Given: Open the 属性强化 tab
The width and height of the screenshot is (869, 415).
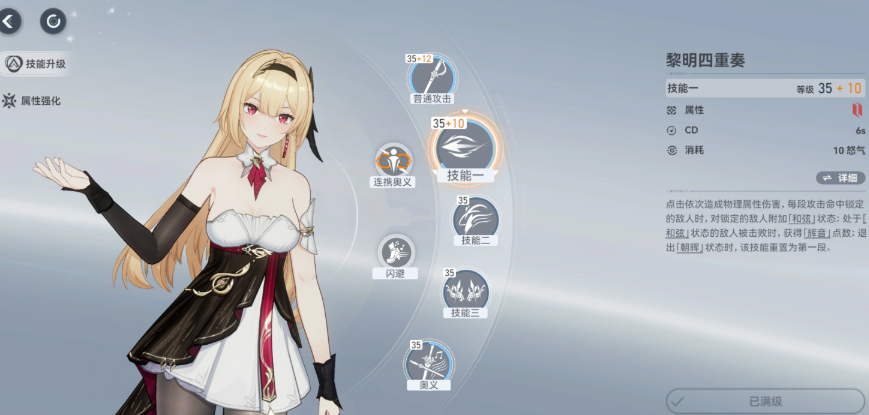Looking at the screenshot, I should tap(38, 100).
